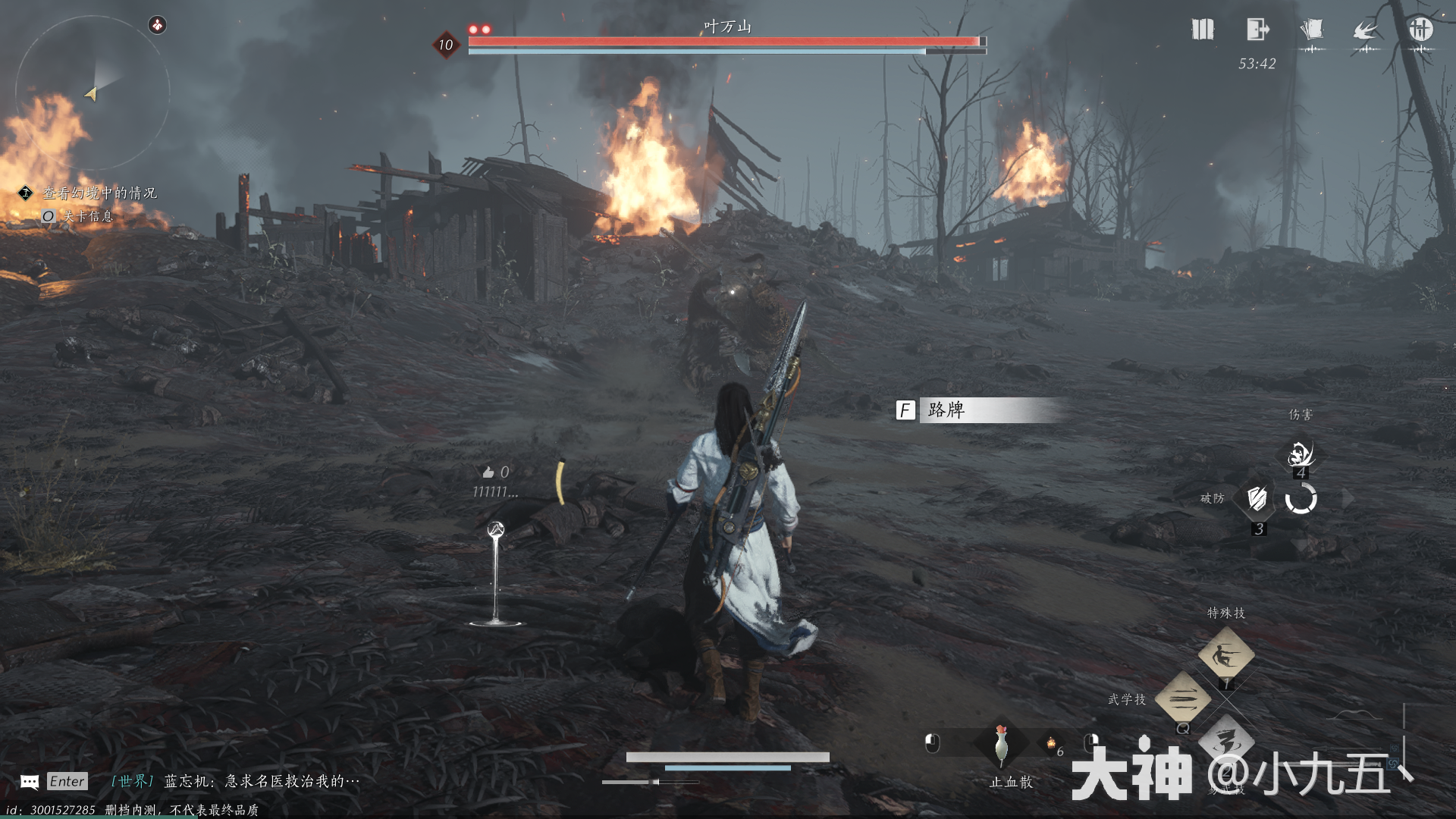This screenshot has height=819, width=1456.
Task: Activate the 伤害 damage skill icon
Action: [x=1301, y=454]
